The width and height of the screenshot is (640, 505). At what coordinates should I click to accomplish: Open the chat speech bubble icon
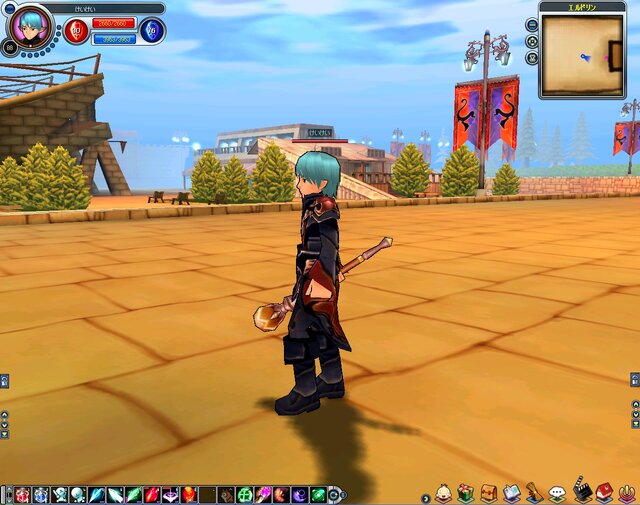(557, 493)
